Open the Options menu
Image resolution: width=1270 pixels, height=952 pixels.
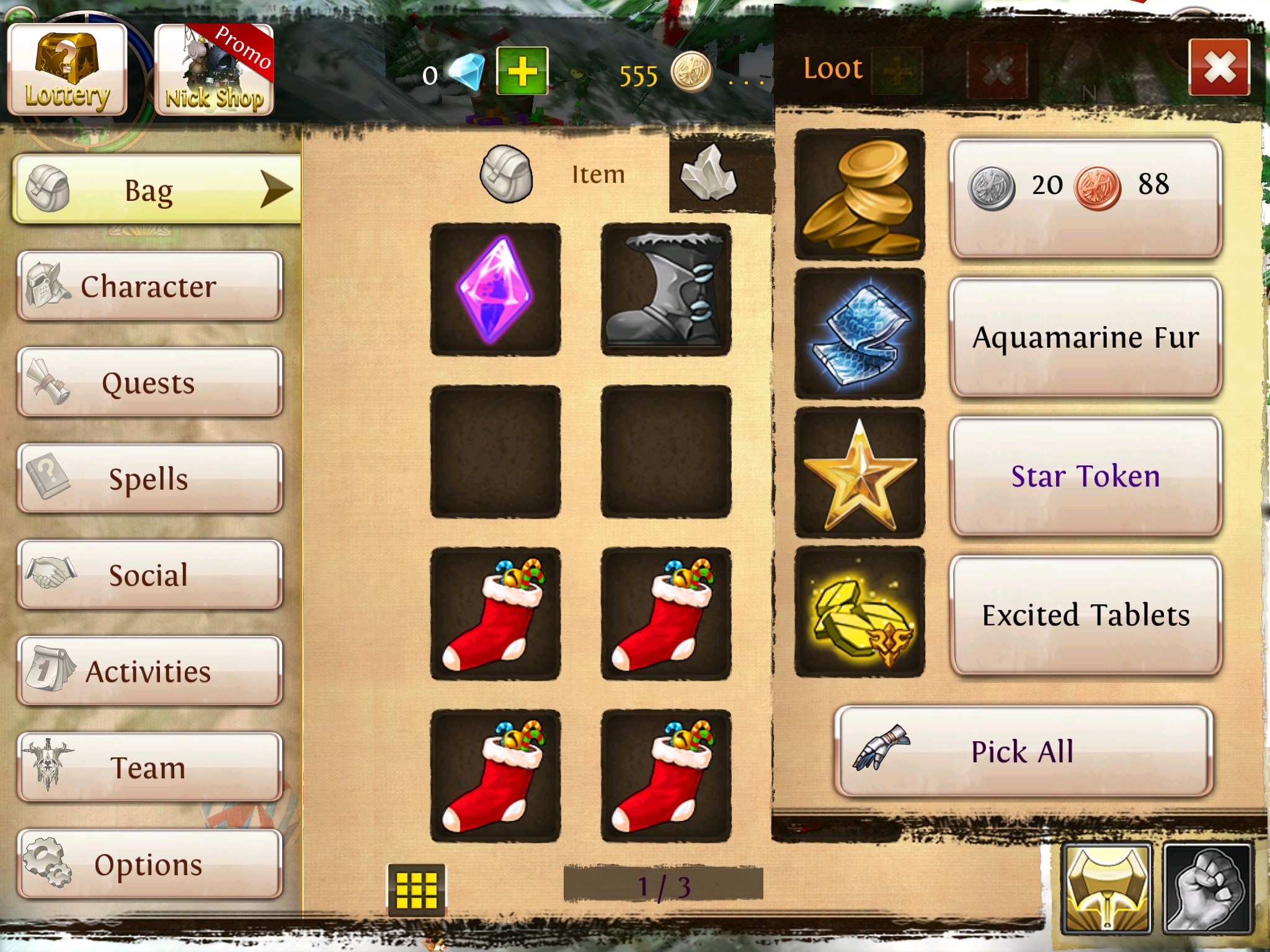pos(149,864)
